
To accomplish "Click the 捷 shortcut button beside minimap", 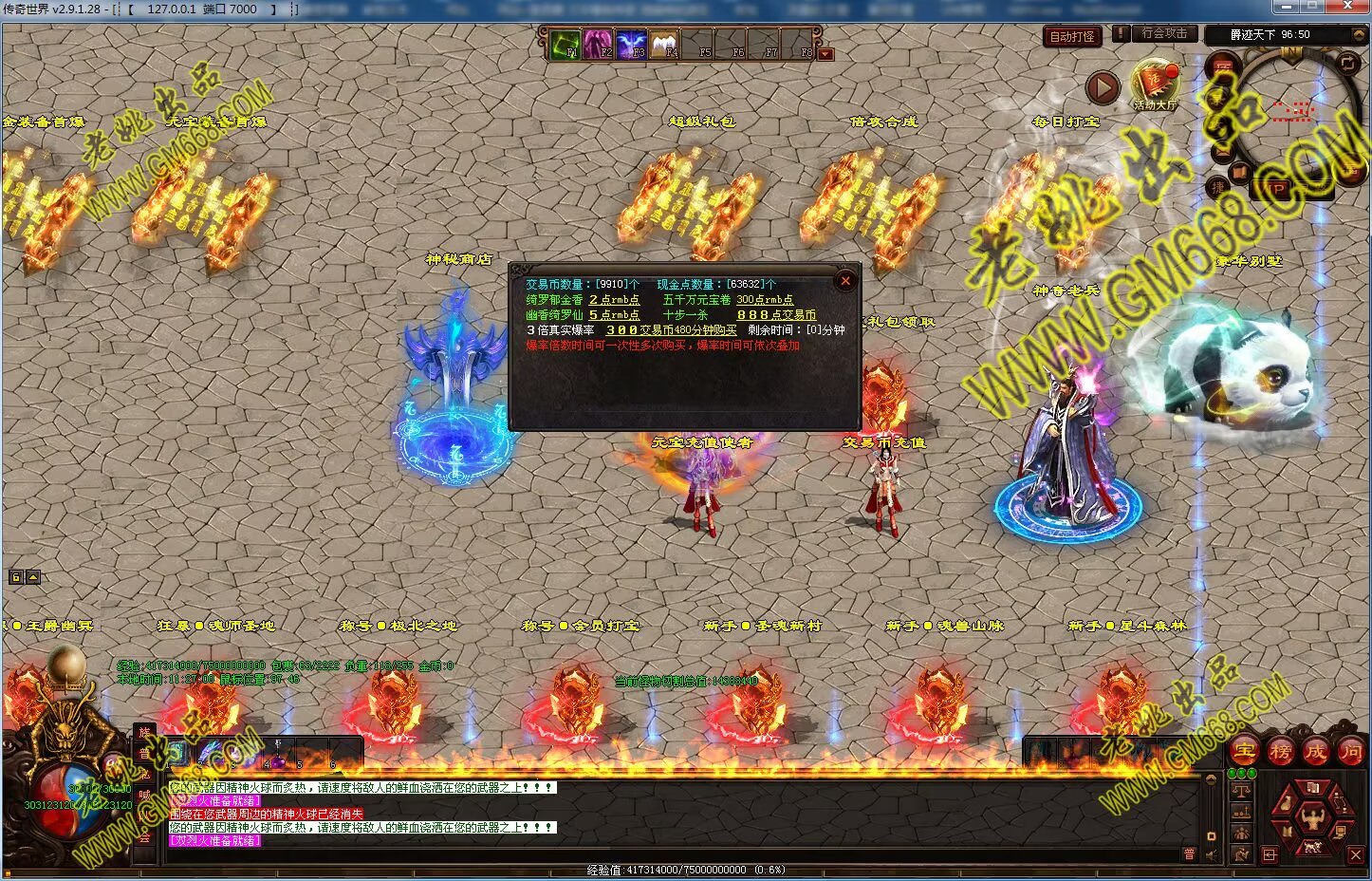I will click(1218, 188).
